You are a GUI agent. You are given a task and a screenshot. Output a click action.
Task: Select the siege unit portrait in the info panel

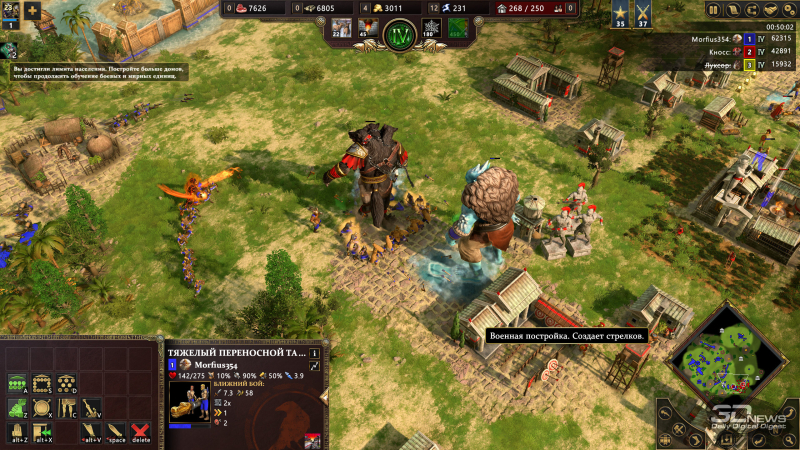pyautogui.click(x=190, y=400)
